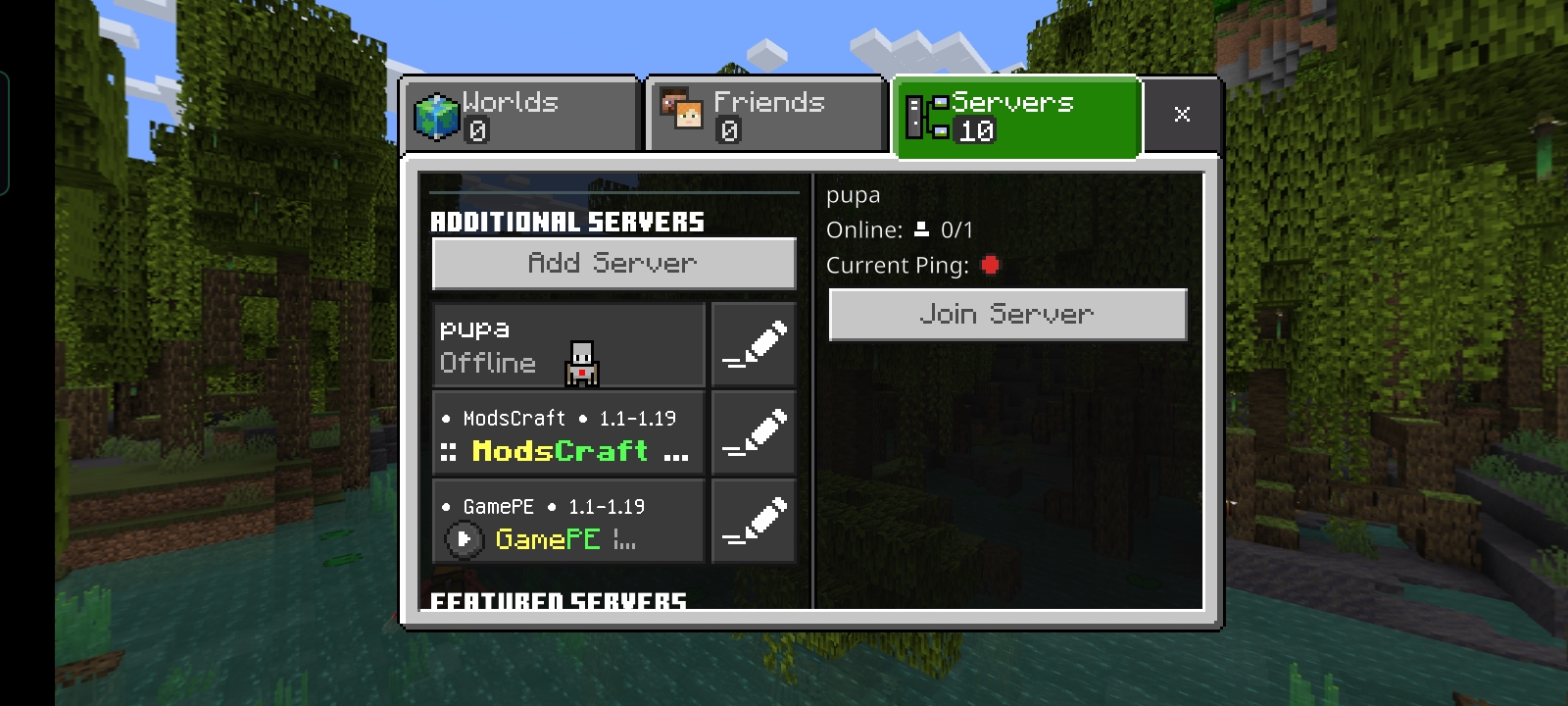Switch to the Worlds tab
Screen dimensions: 1568x706
[520, 116]
